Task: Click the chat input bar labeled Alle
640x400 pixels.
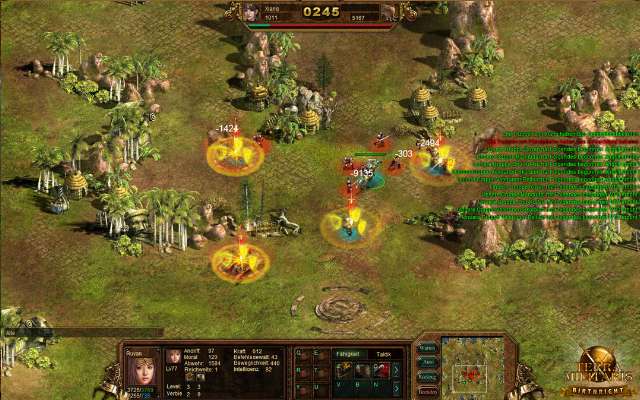Action: click(80, 332)
